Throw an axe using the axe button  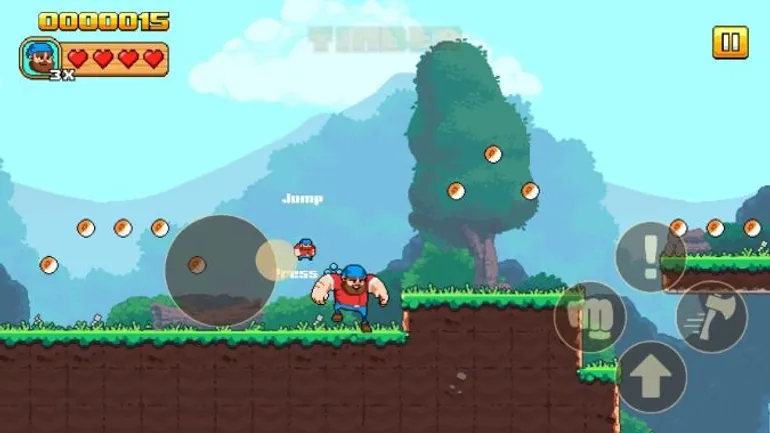tap(711, 316)
